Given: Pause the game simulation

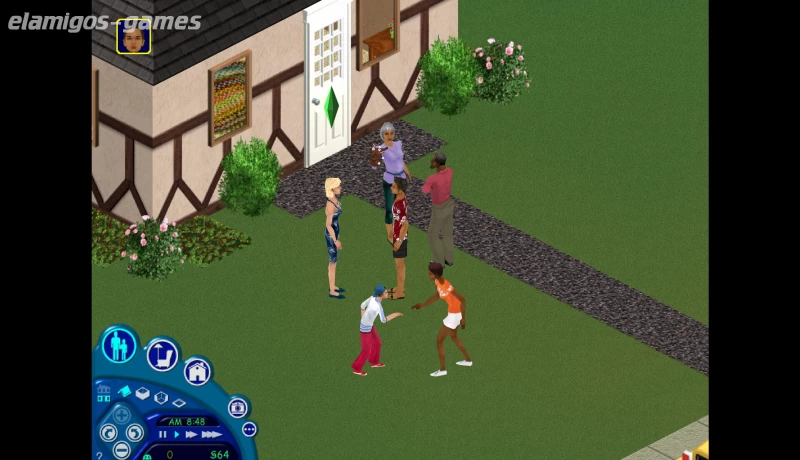Looking at the screenshot, I should point(163,435).
